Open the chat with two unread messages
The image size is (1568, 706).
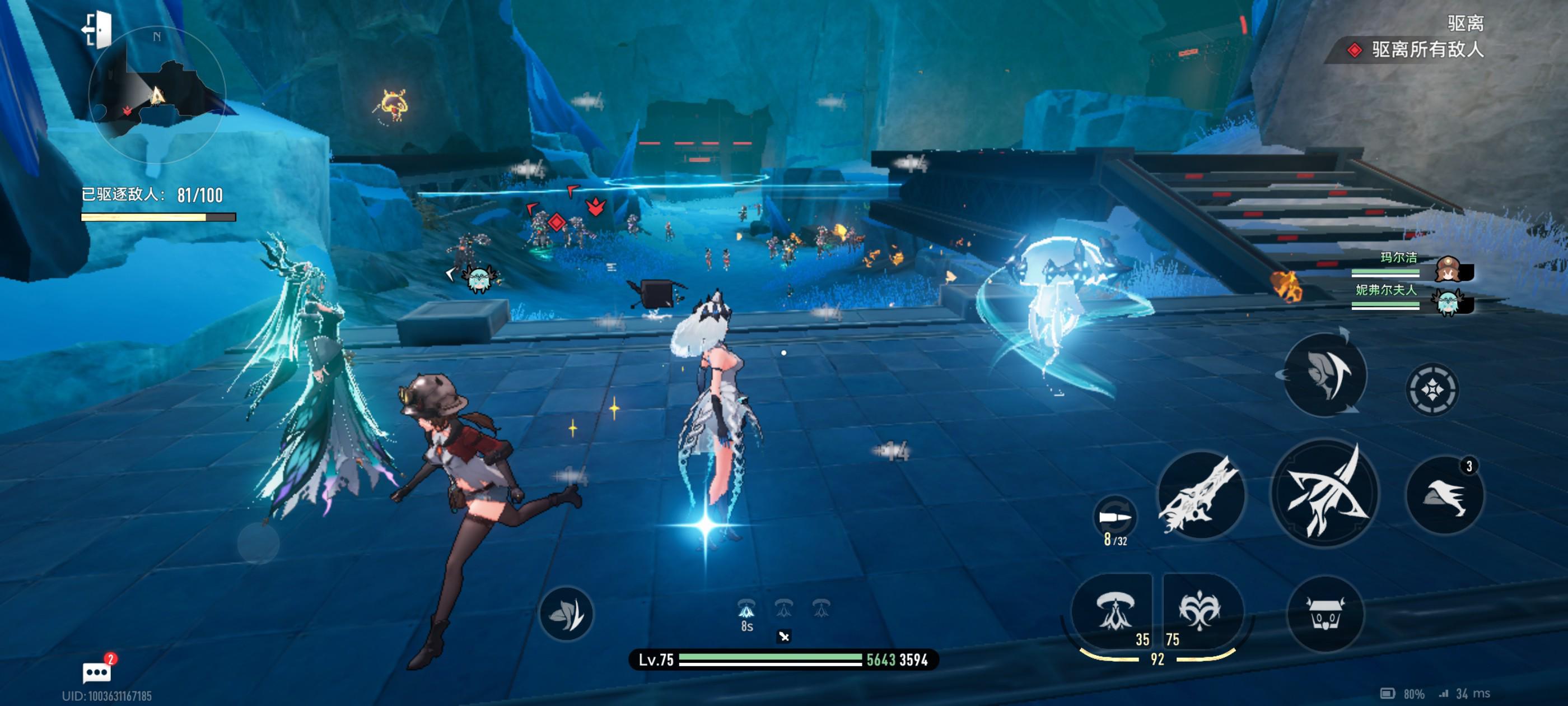(x=97, y=671)
